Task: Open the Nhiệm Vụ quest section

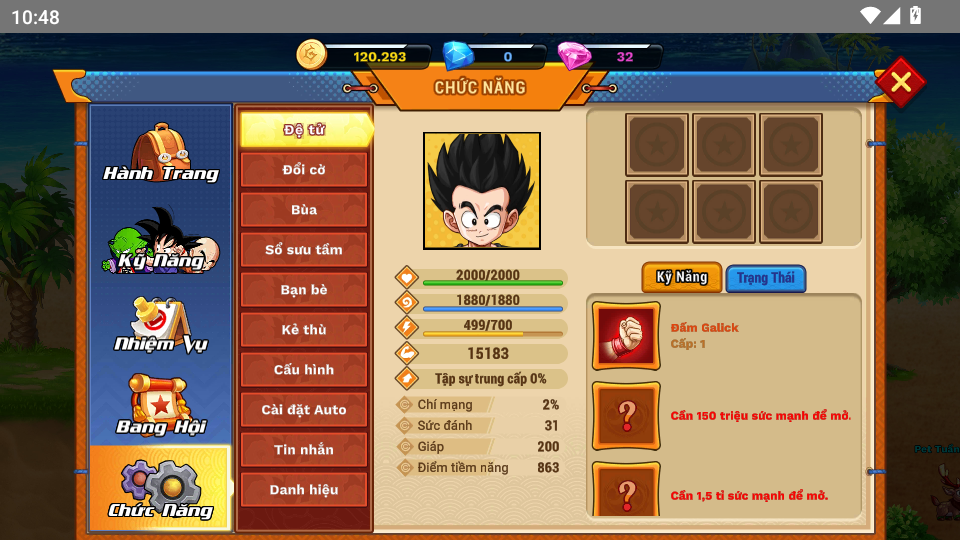Action: click(160, 326)
